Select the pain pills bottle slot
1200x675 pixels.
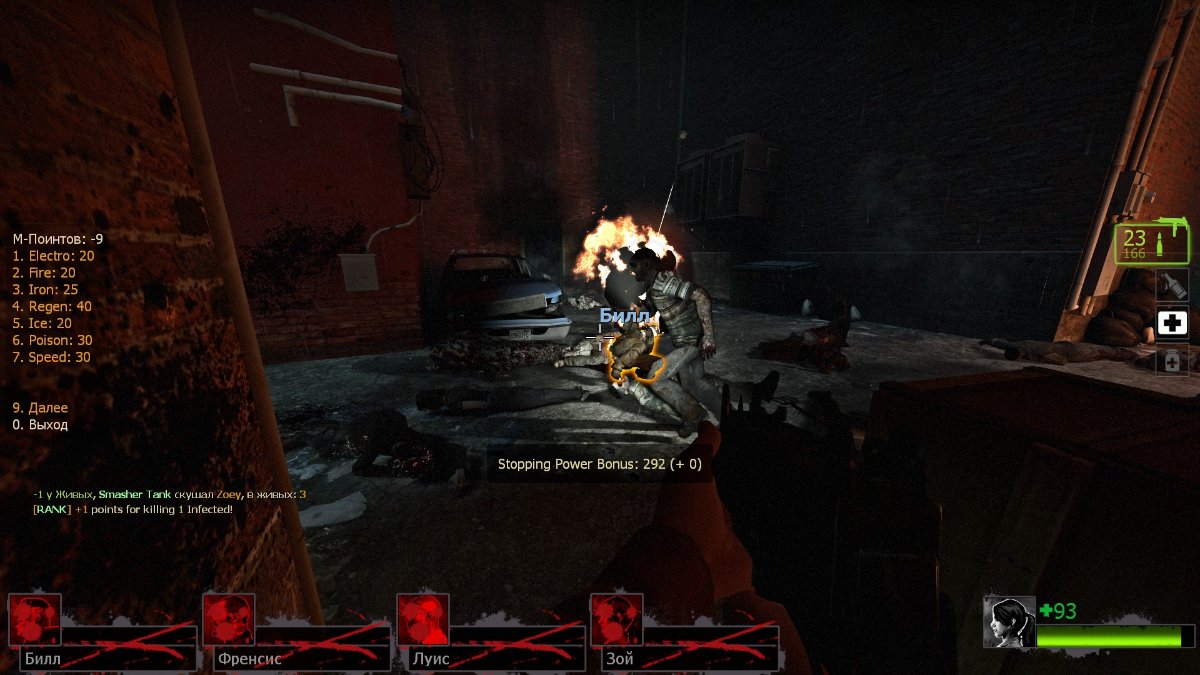tap(1172, 359)
